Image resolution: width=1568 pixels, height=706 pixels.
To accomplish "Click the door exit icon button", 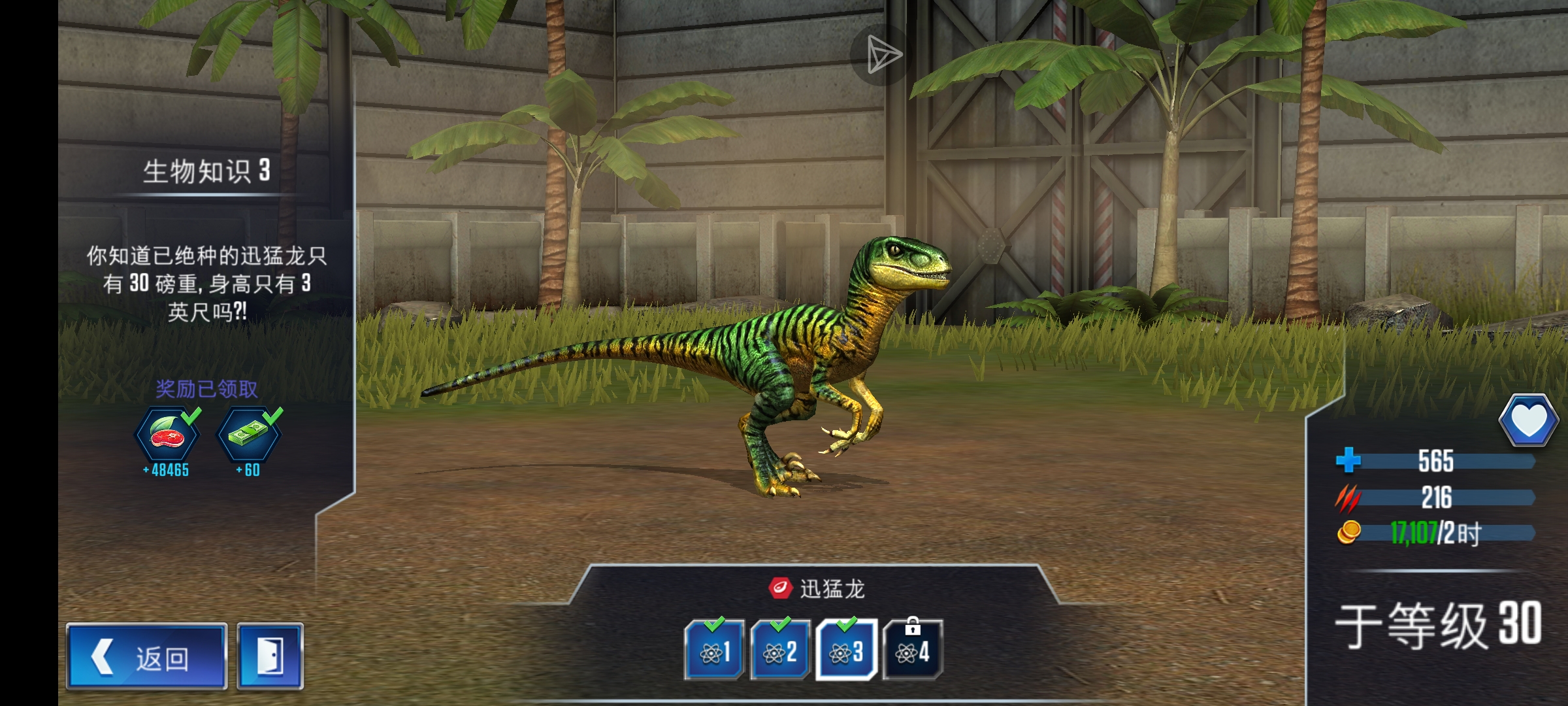I will [x=270, y=657].
